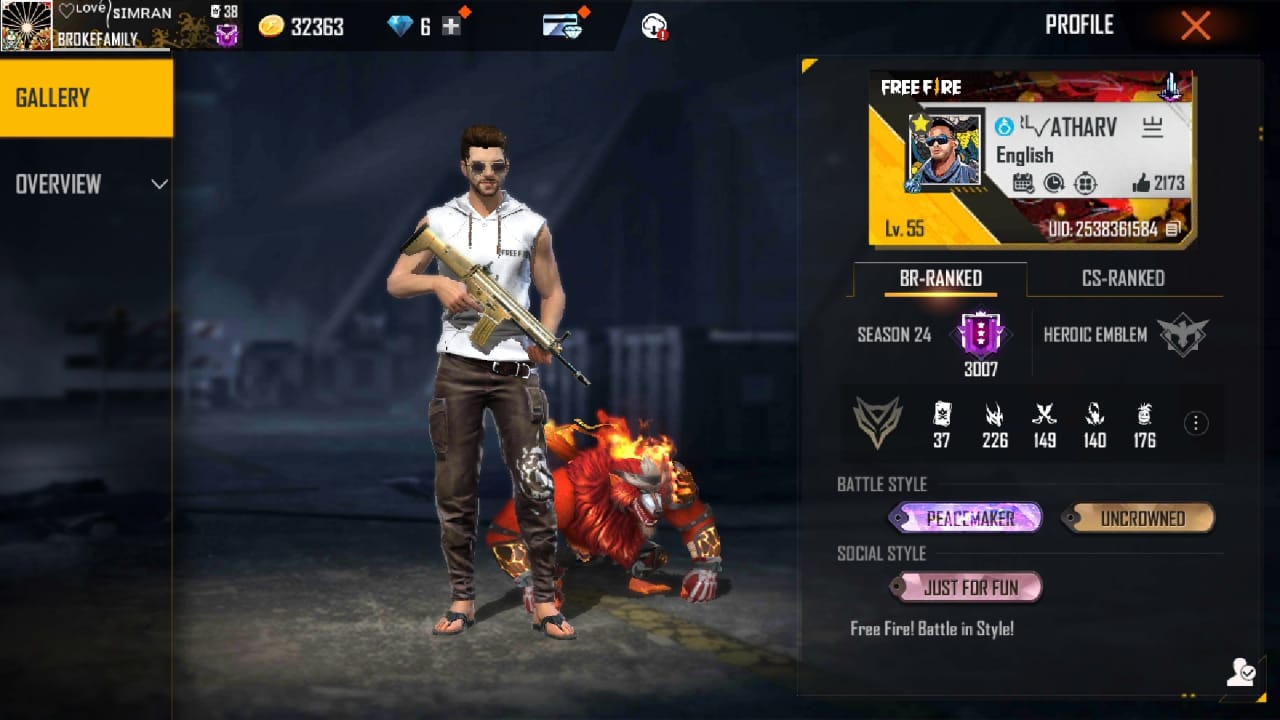
Task: Open the three-dot more stats button
Action: click(x=1195, y=423)
